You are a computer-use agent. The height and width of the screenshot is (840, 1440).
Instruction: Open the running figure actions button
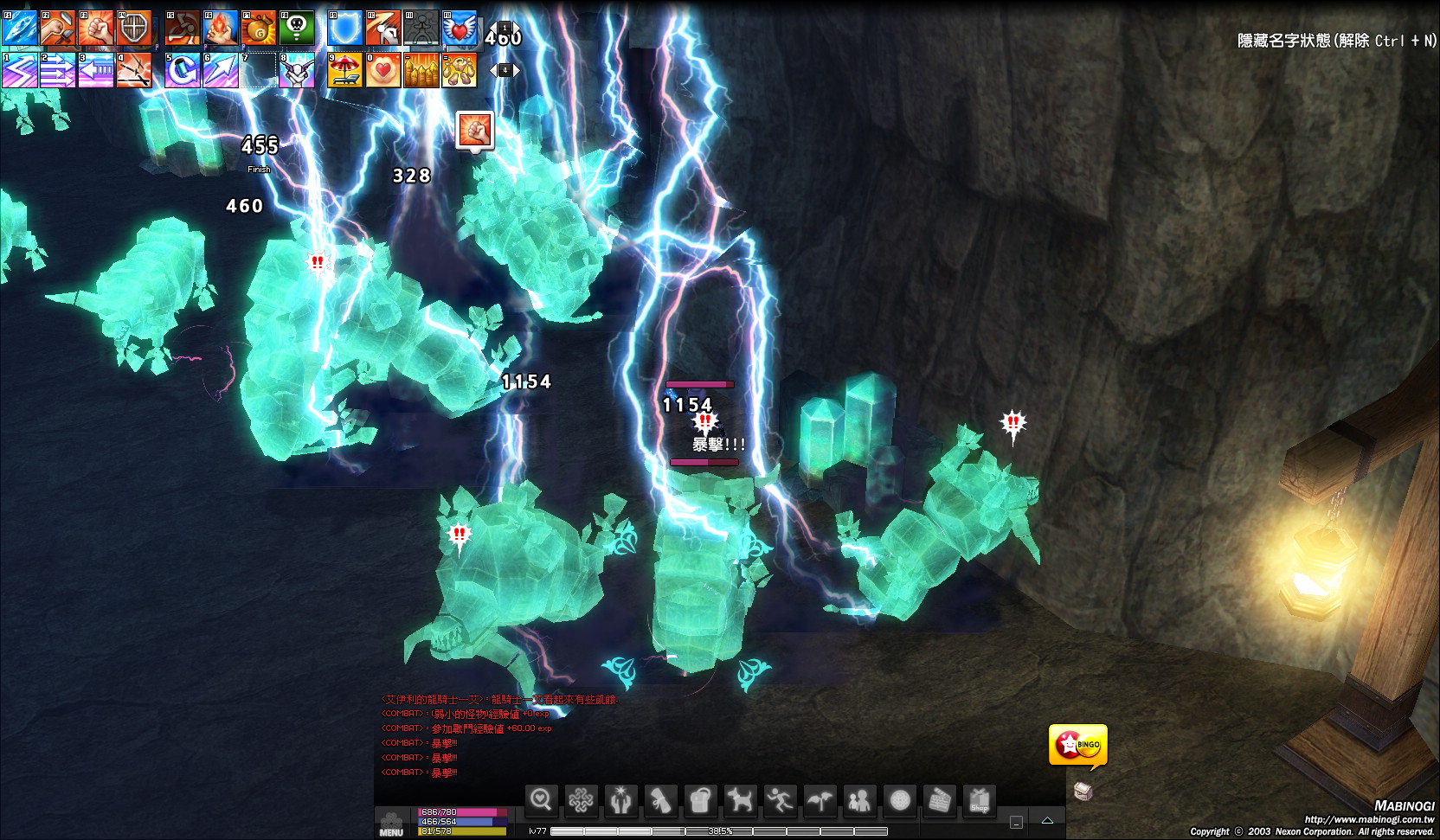780,800
